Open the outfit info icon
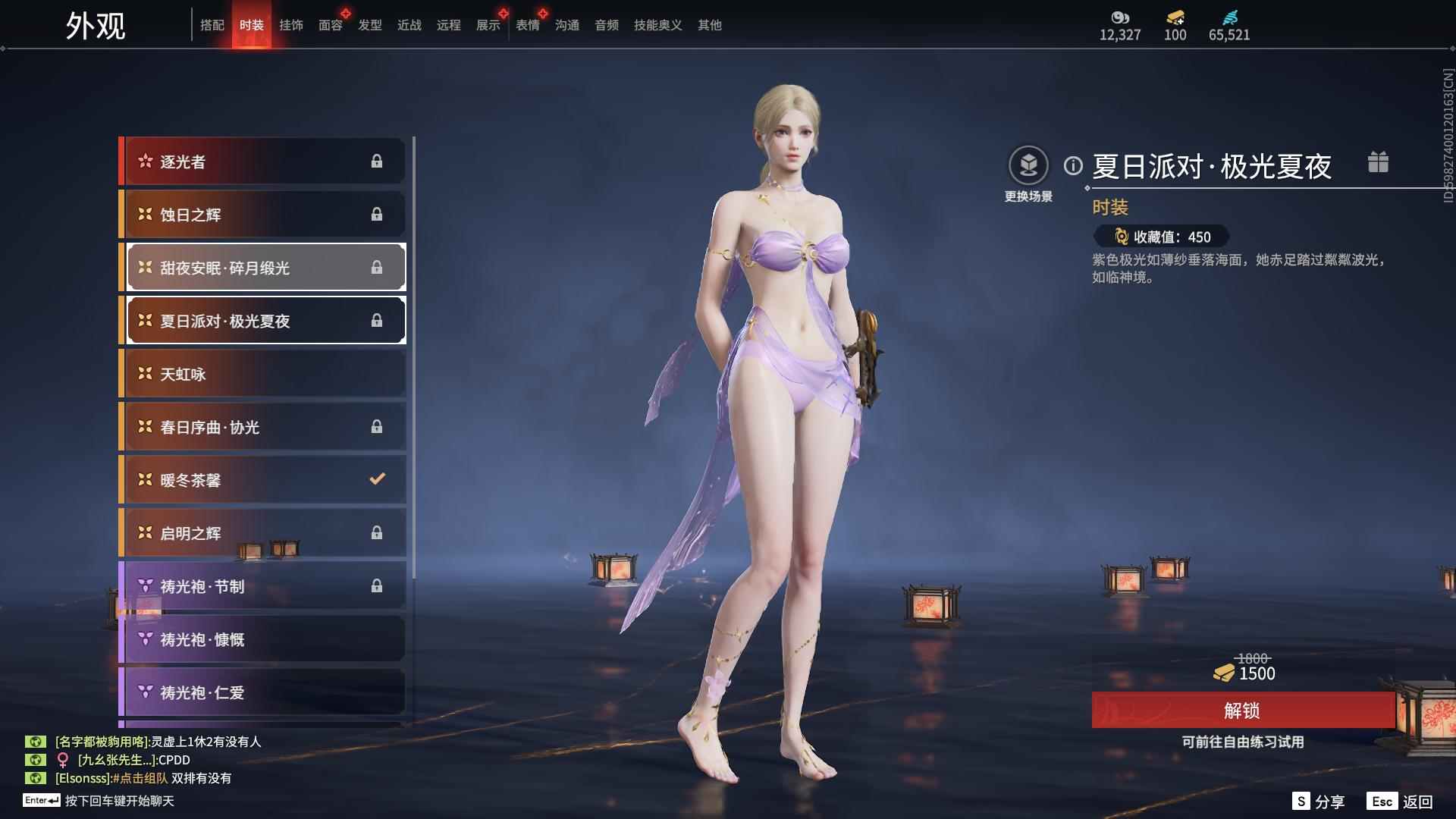The image size is (1456, 819). click(x=1073, y=165)
